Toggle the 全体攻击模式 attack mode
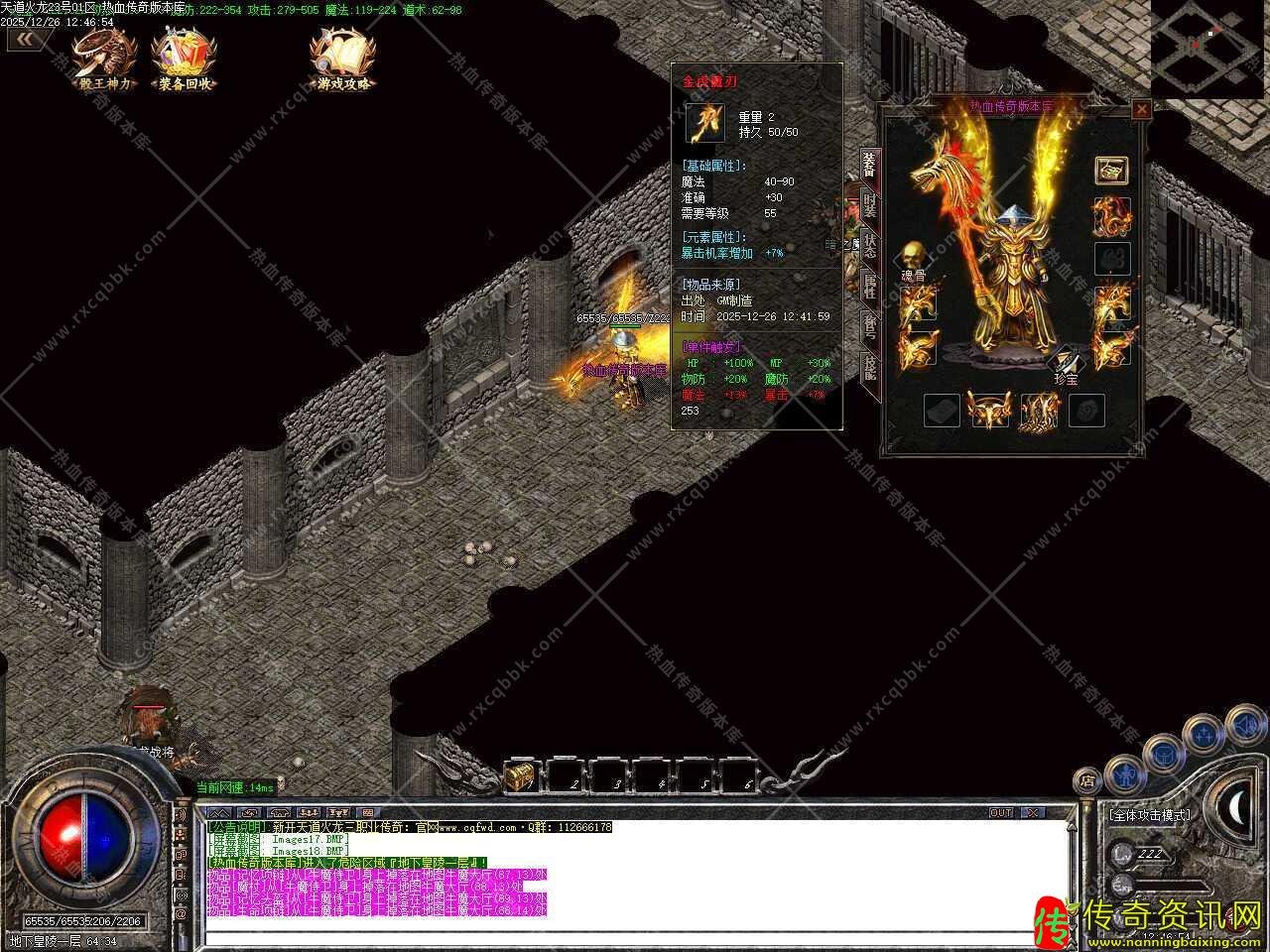This screenshot has width=1270, height=952. click(x=1149, y=816)
